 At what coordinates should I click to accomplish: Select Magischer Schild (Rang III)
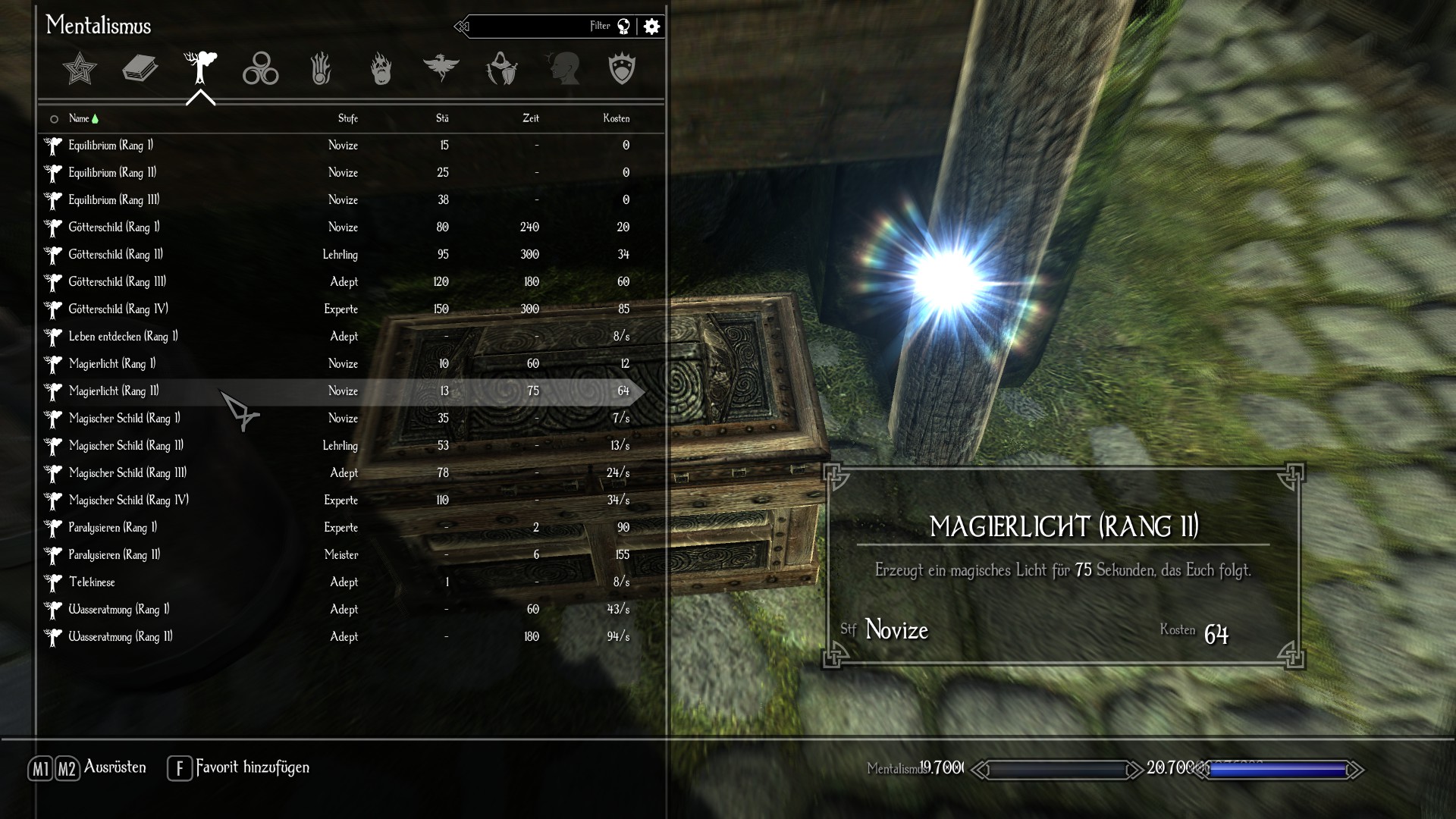click(127, 473)
